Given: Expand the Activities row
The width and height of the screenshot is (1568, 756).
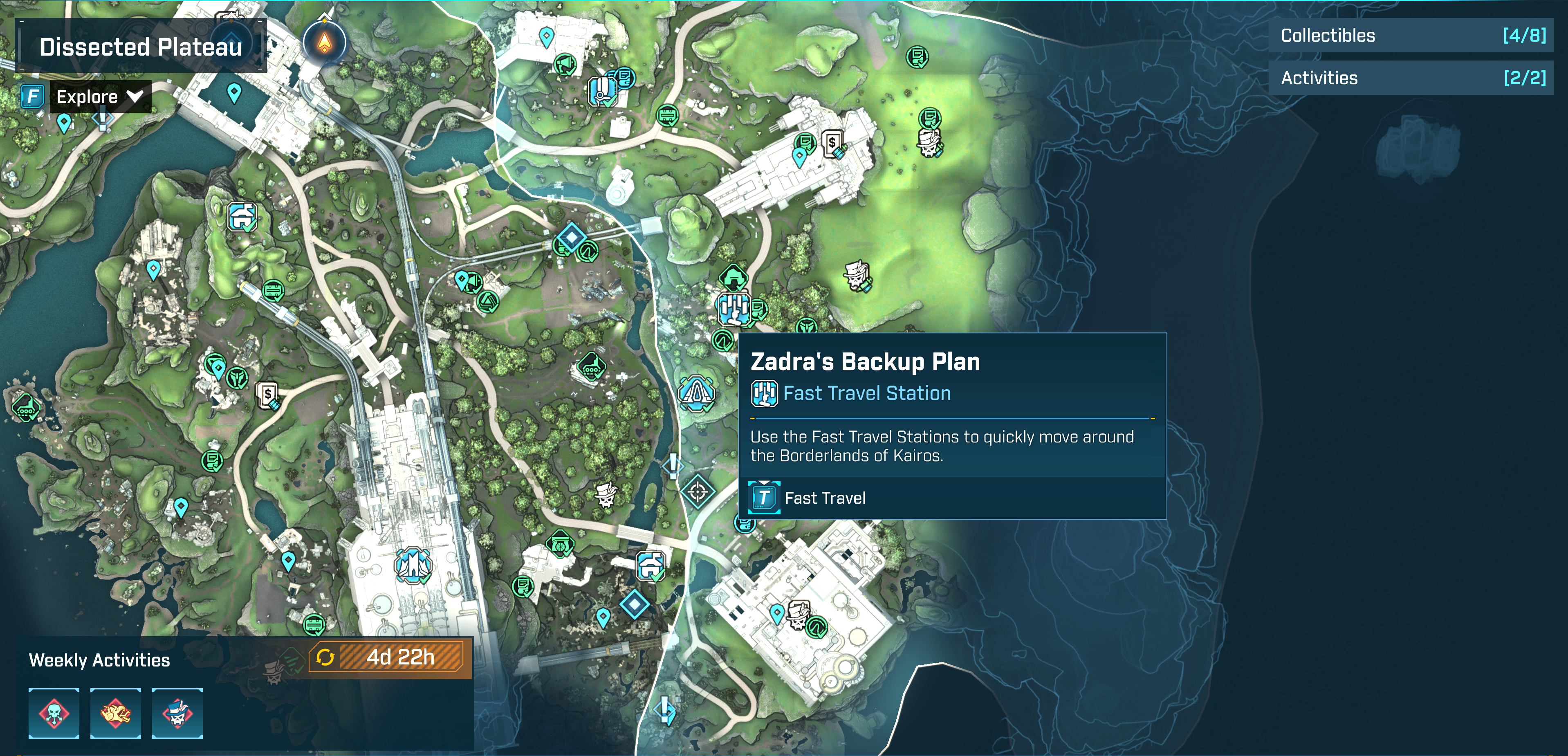Looking at the screenshot, I should pos(1410,78).
